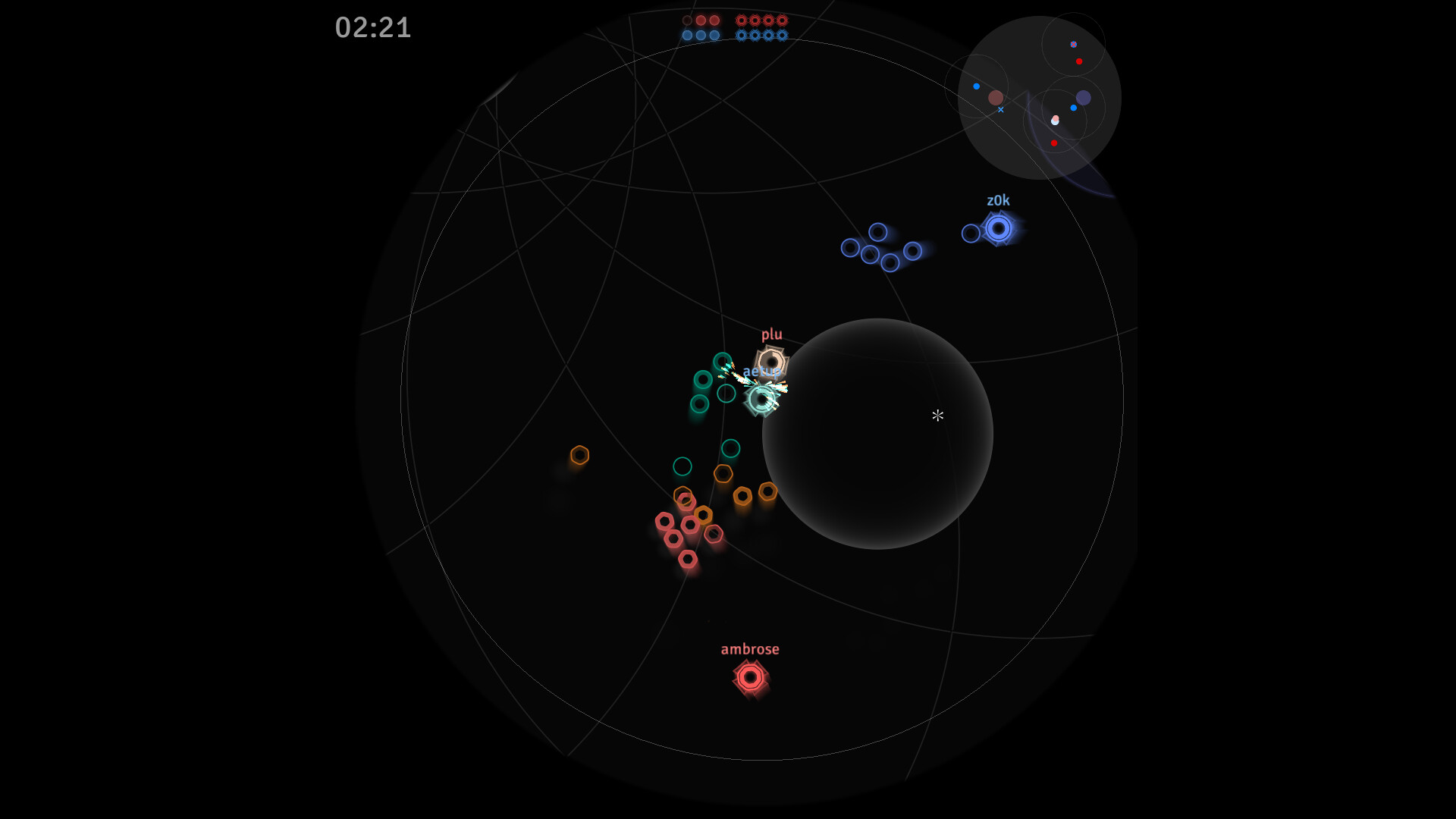Toggle the middle red life dot indicator
The width and height of the screenshot is (1456, 819).
pyautogui.click(x=701, y=20)
